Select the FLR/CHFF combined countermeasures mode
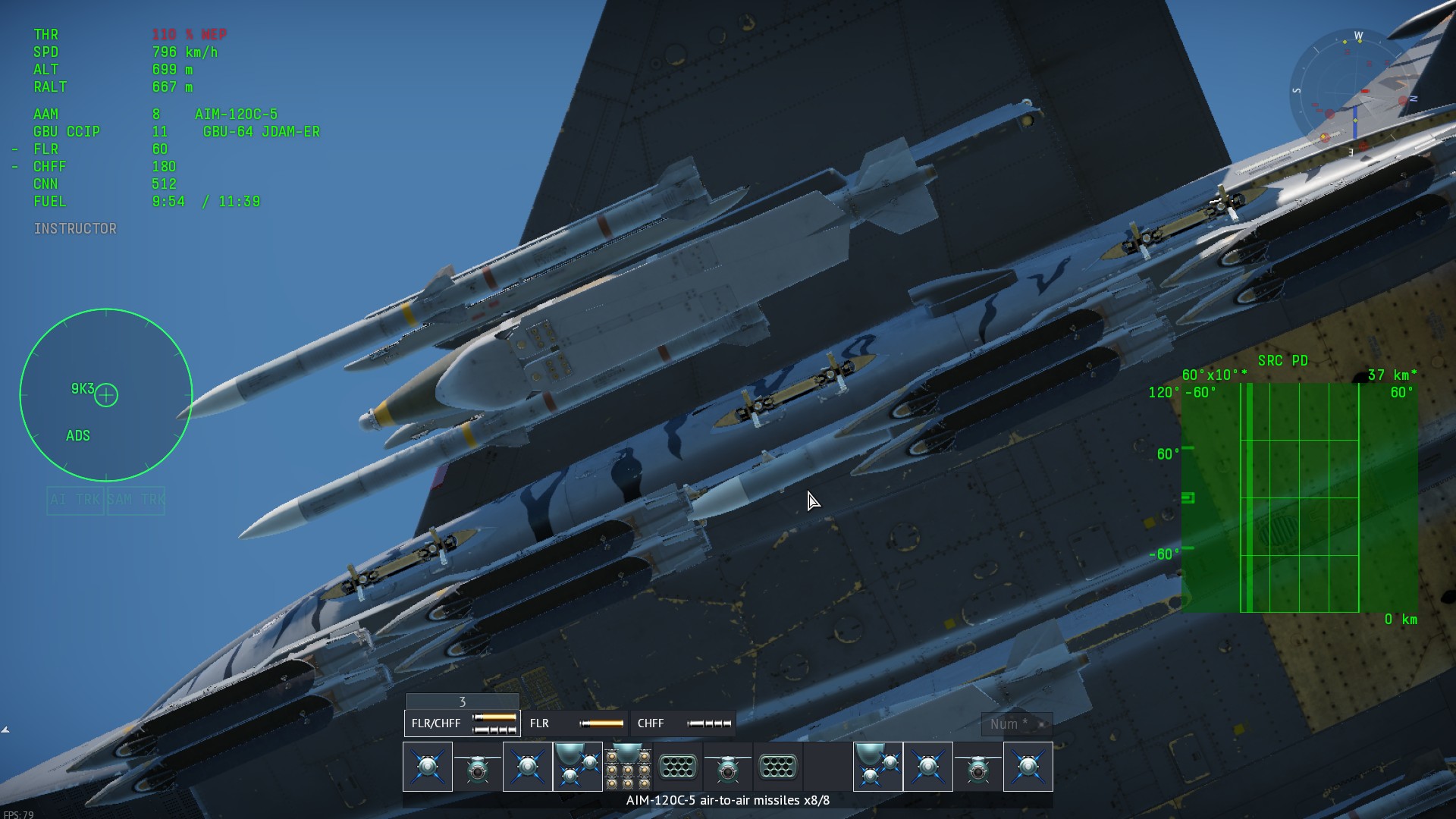 pos(463,723)
